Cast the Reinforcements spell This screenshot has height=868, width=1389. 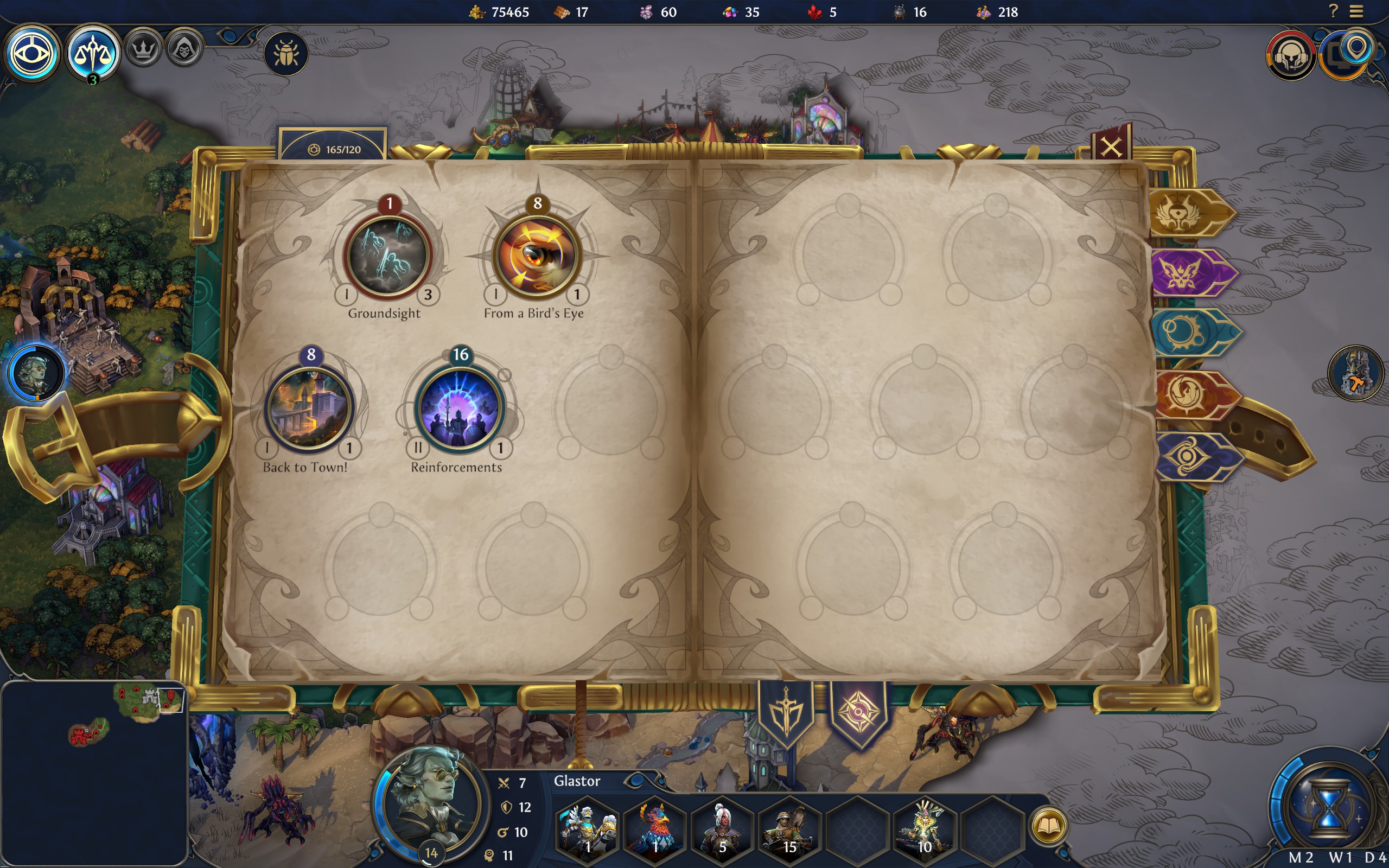point(459,407)
